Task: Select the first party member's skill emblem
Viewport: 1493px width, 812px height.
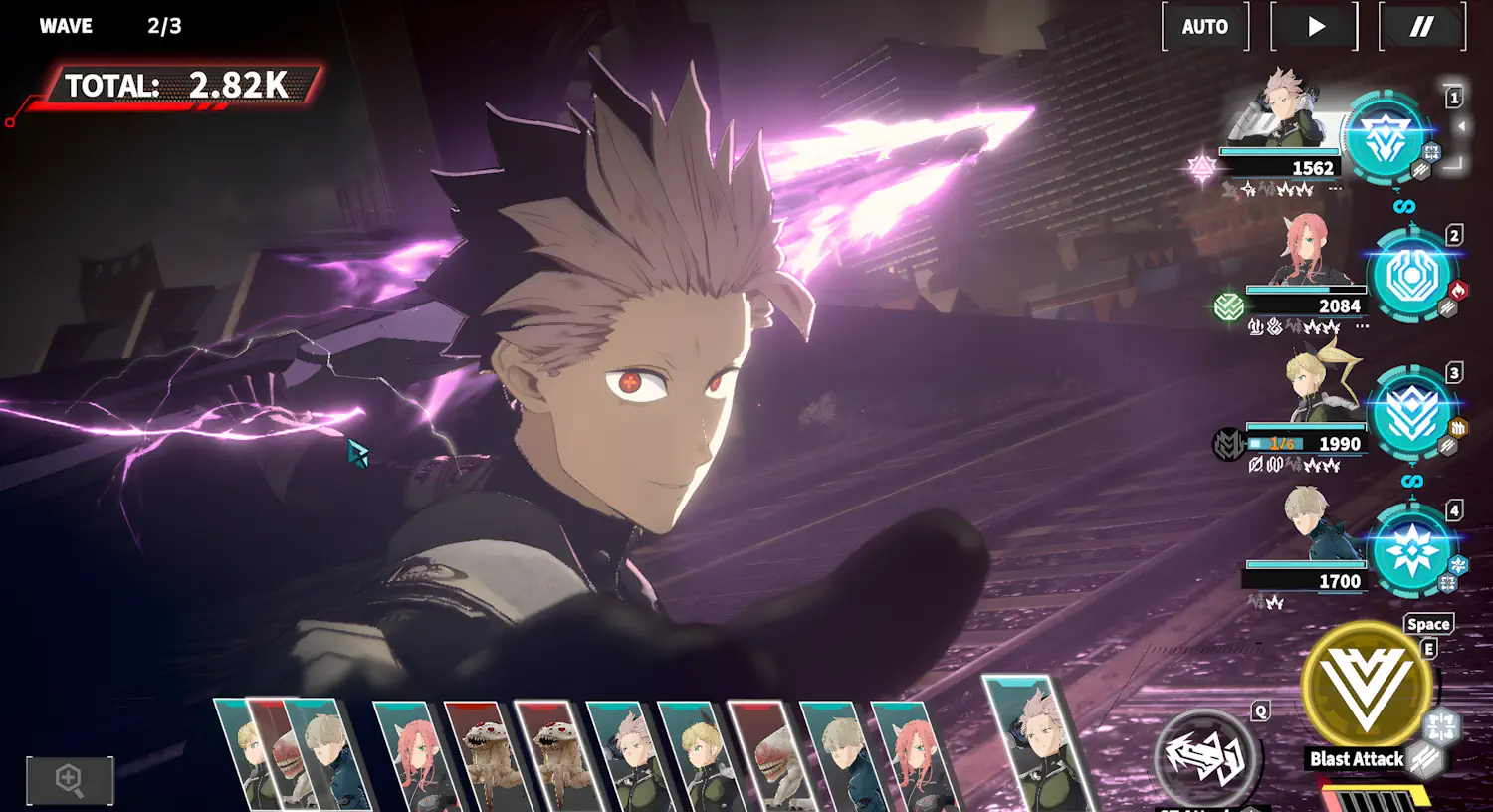Action: [1385, 139]
